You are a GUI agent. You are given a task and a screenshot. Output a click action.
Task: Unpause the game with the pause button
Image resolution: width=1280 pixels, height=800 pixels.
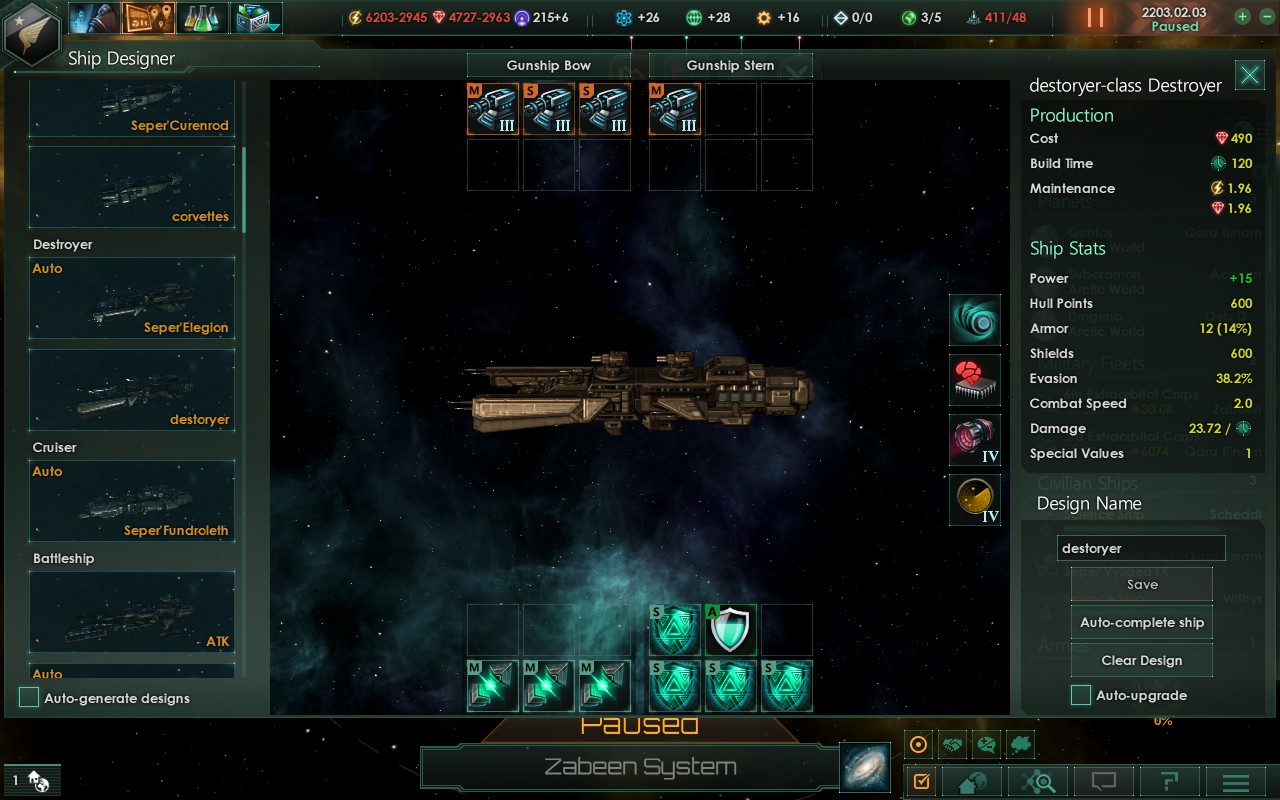(1095, 18)
